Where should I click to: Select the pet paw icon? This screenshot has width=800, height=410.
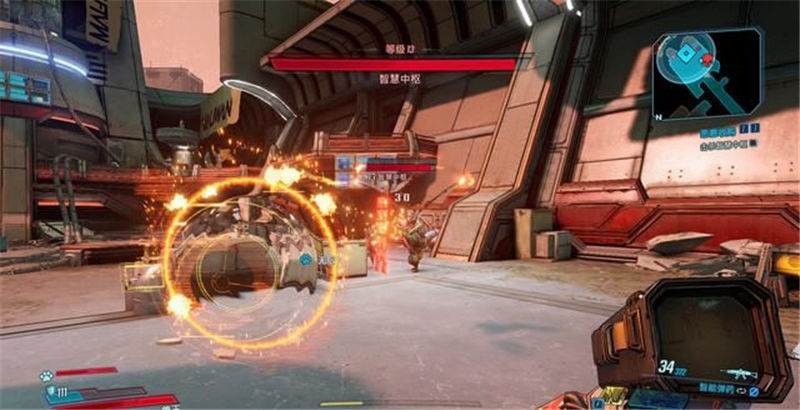pos(47,376)
